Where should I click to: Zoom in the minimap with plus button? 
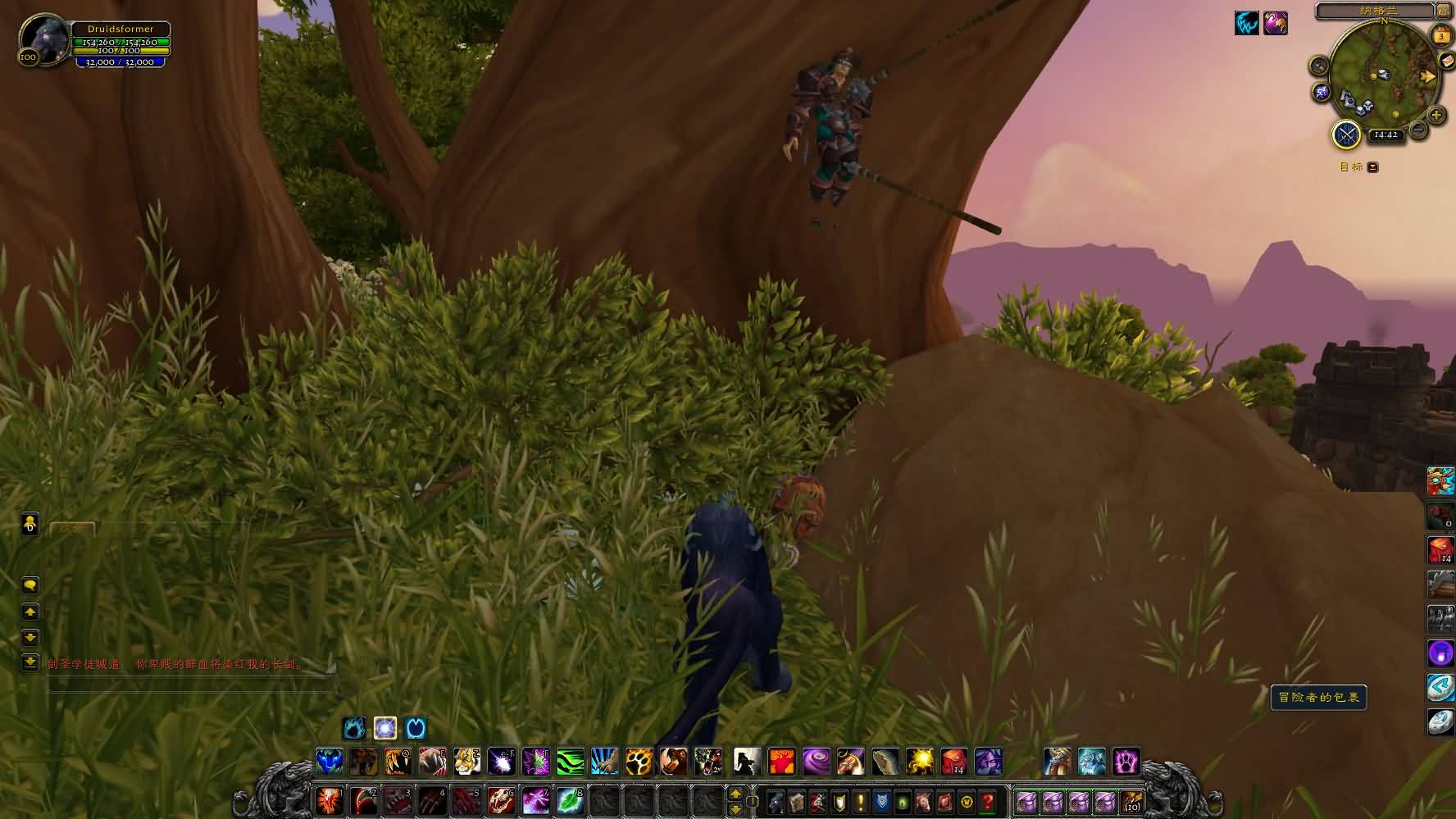(x=1436, y=115)
